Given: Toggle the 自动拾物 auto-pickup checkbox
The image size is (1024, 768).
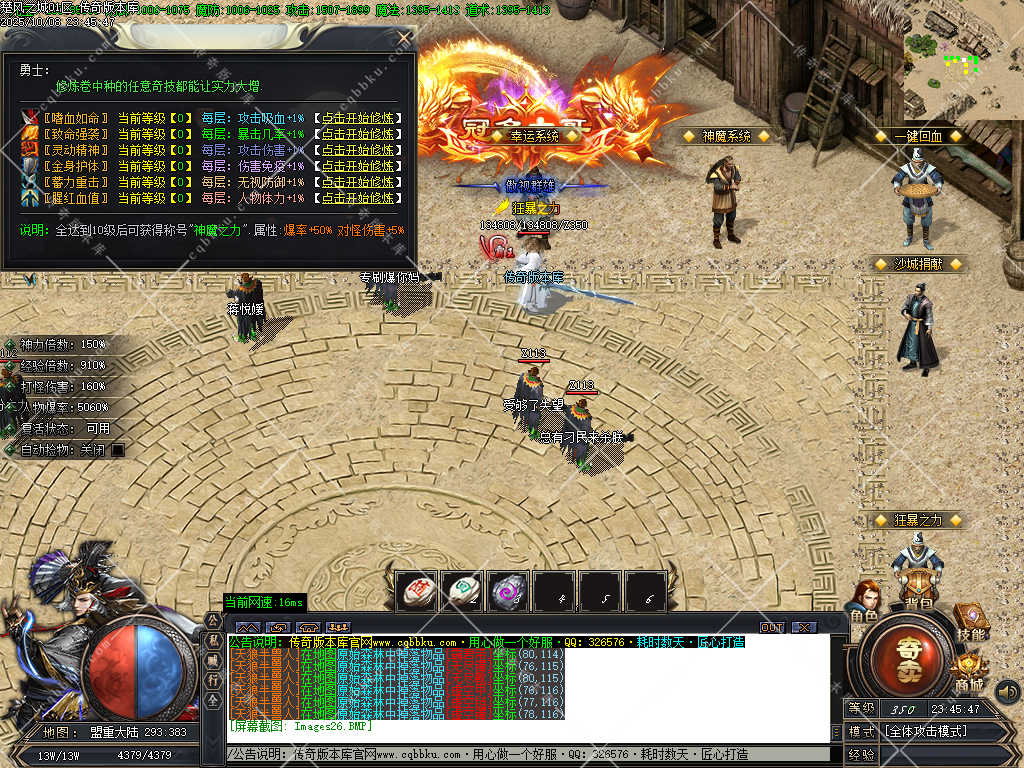Looking at the screenshot, I should tap(118, 450).
